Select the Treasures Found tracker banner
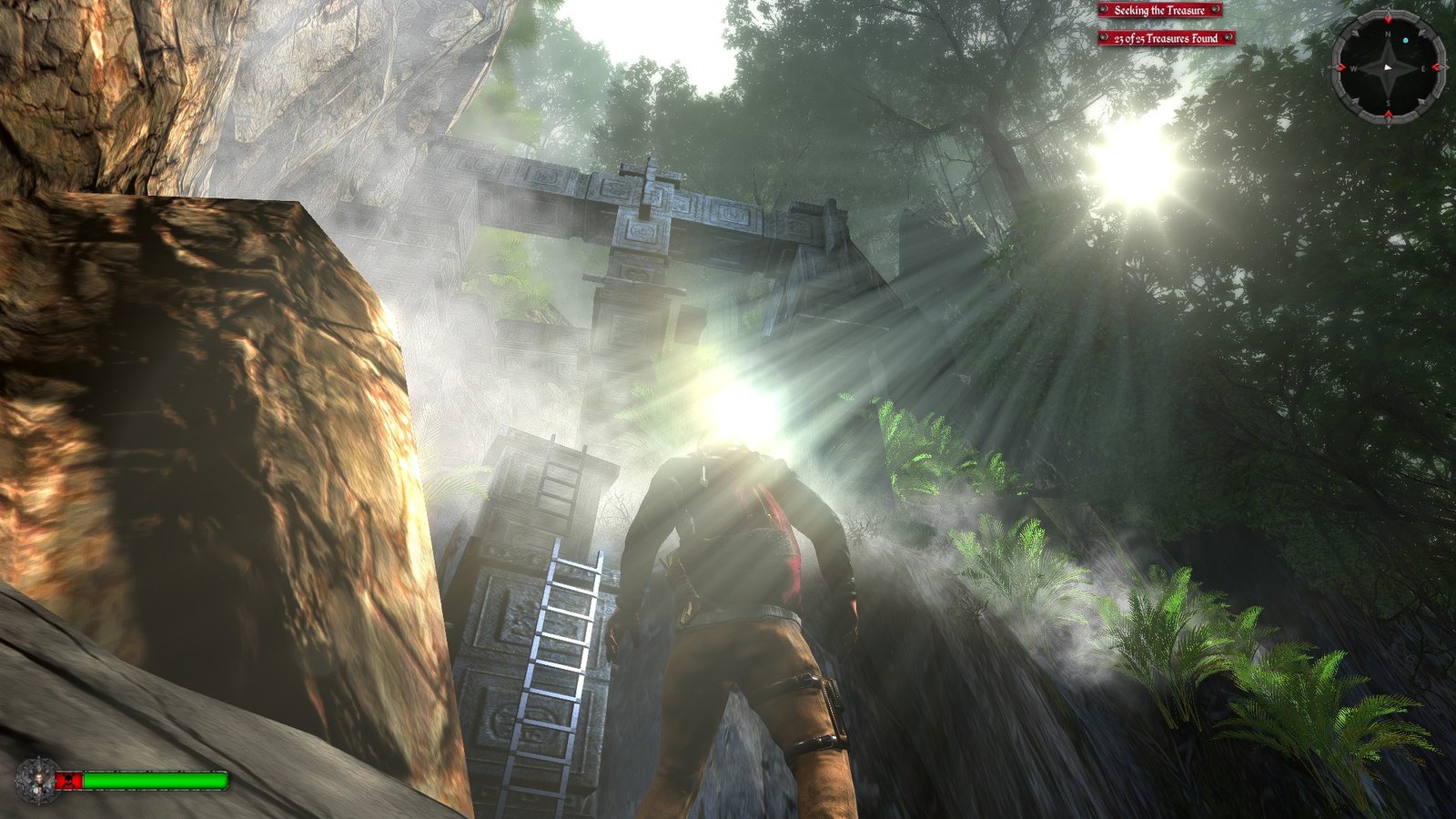1456x819 pixels. pyautogui.click(x=1166, y=38)
